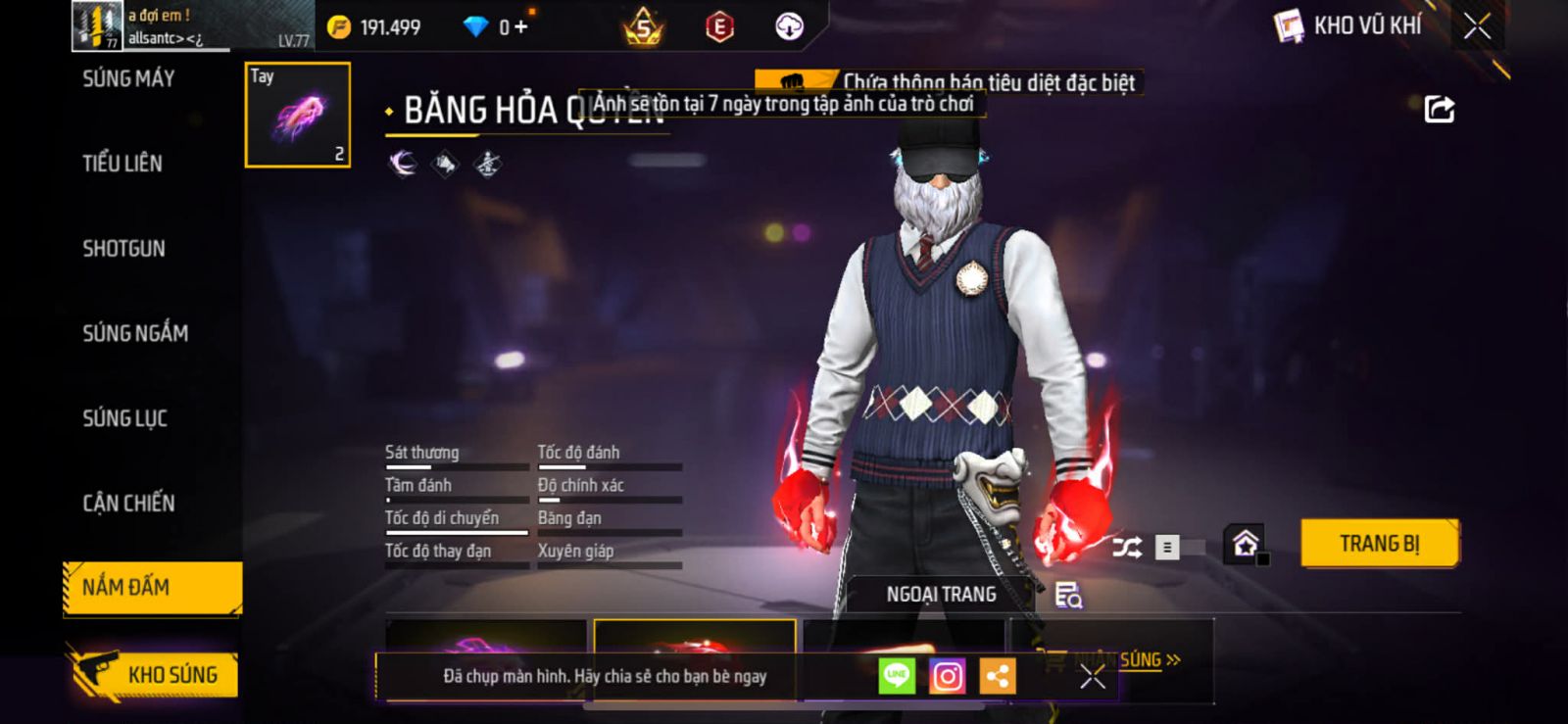Viewport: 1568px width, 724px height.
Task: Switch to the CẬN CHIẾN category
Action: 128,504
